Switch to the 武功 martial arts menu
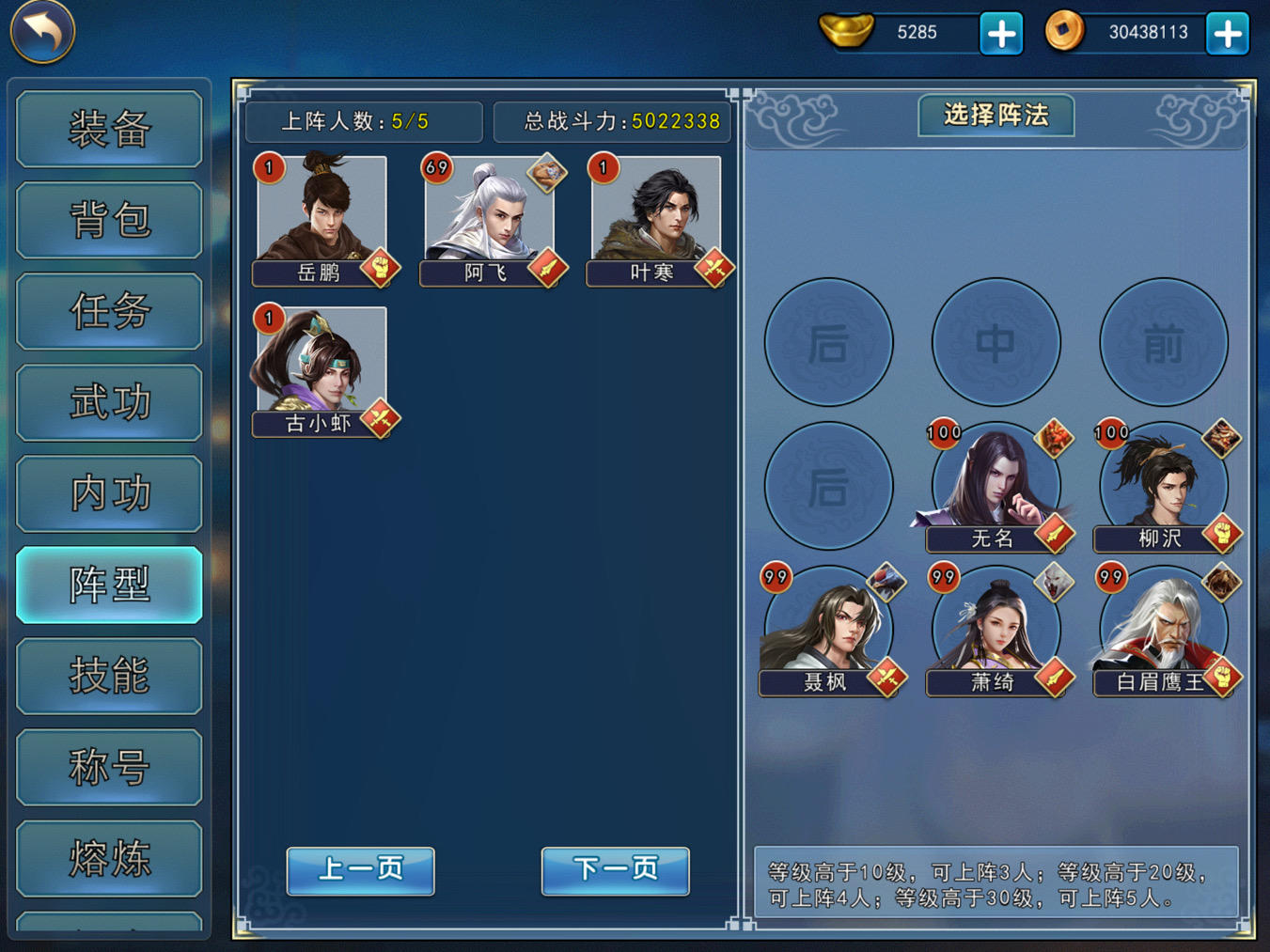The height and width of the screenshot is (952, 1270). (109, 402)
